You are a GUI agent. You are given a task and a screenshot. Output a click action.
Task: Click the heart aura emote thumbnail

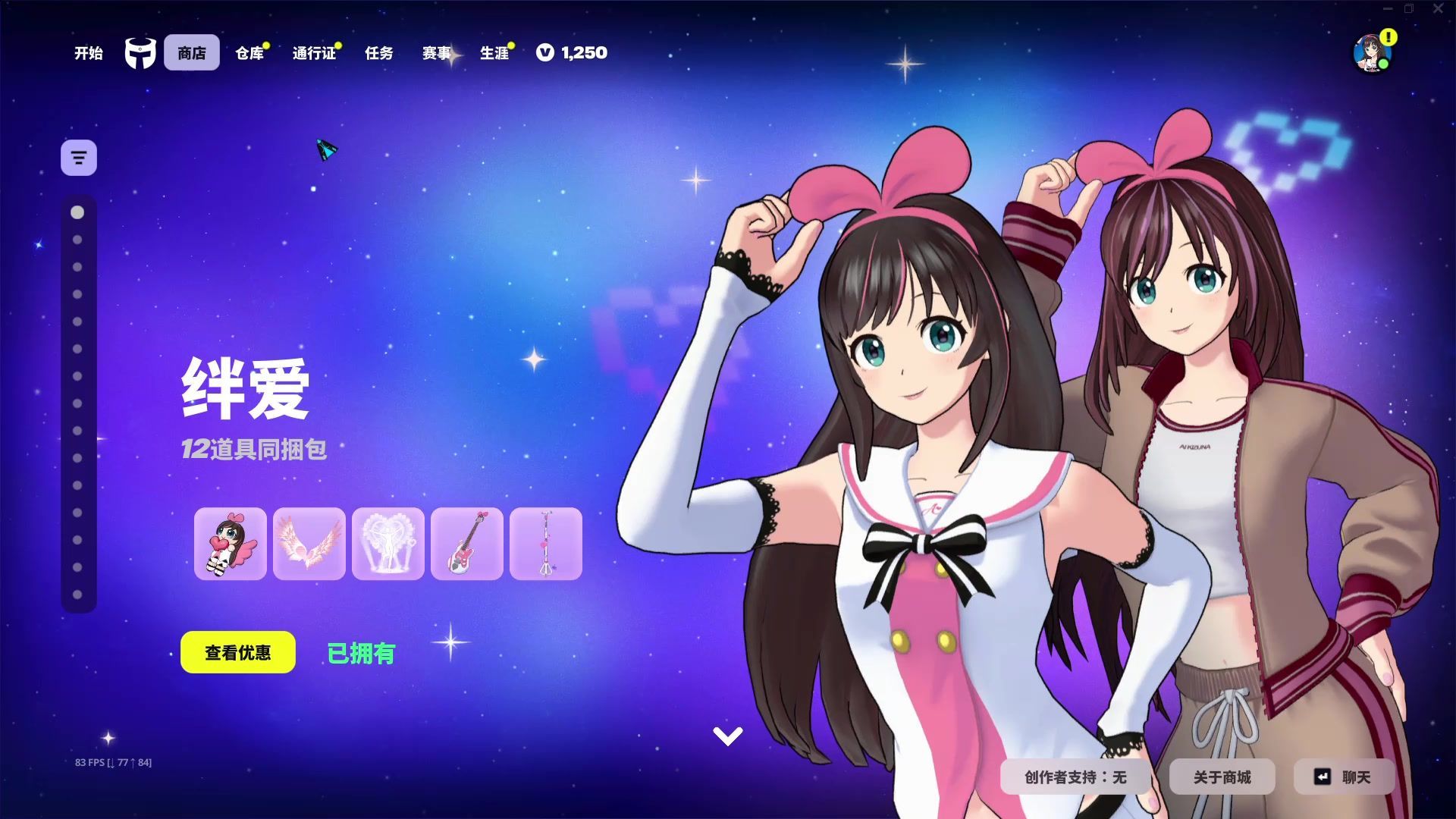pyautogui.click(x=389, y=544)
